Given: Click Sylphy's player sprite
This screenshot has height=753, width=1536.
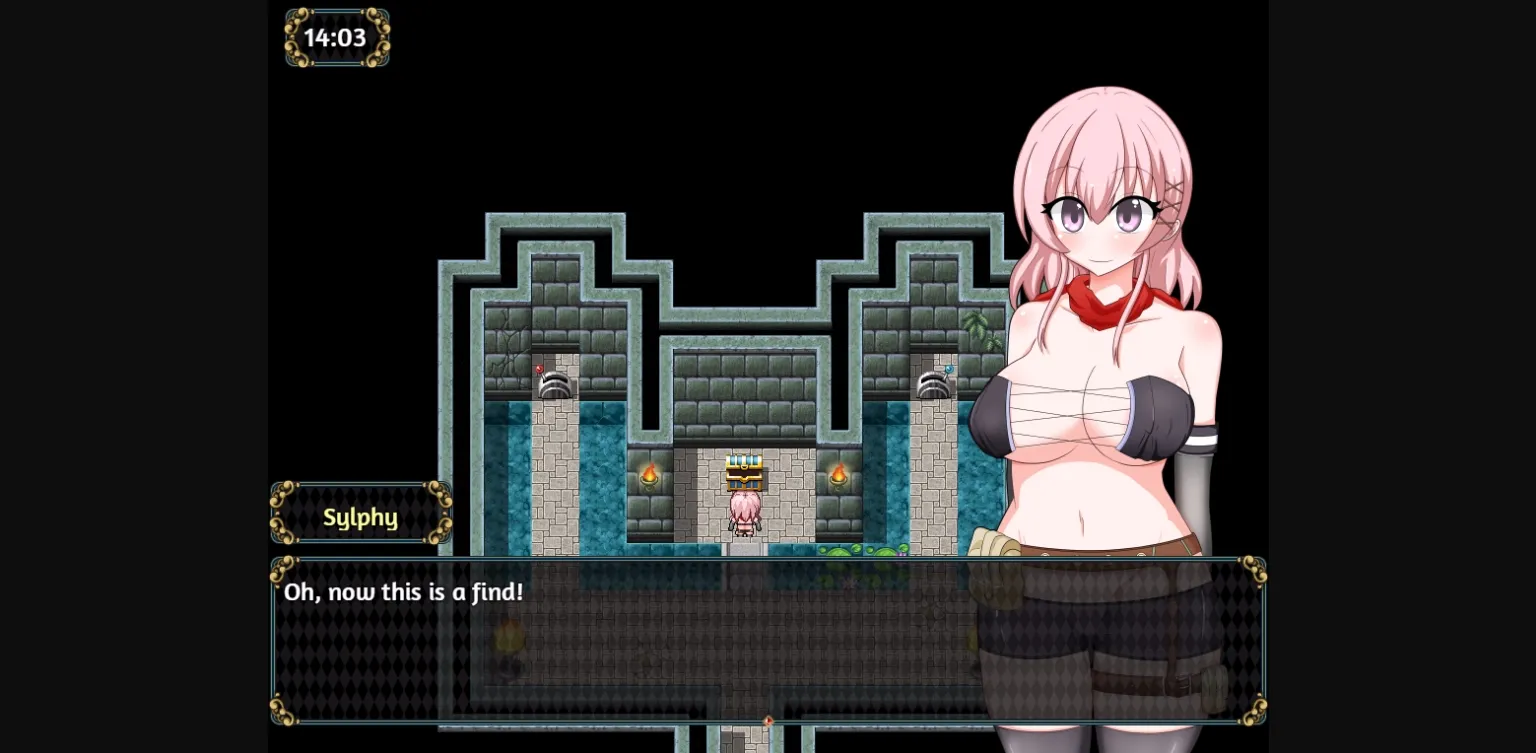Looking at the screenshot, I should 743,513.
